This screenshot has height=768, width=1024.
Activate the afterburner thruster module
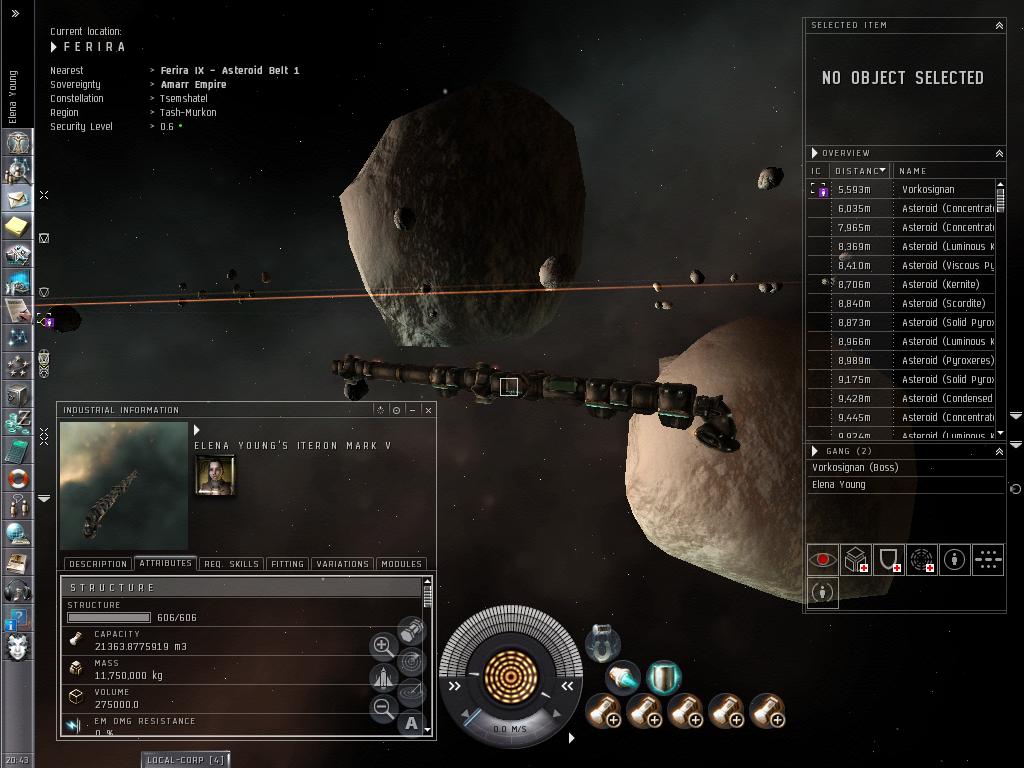622,678
